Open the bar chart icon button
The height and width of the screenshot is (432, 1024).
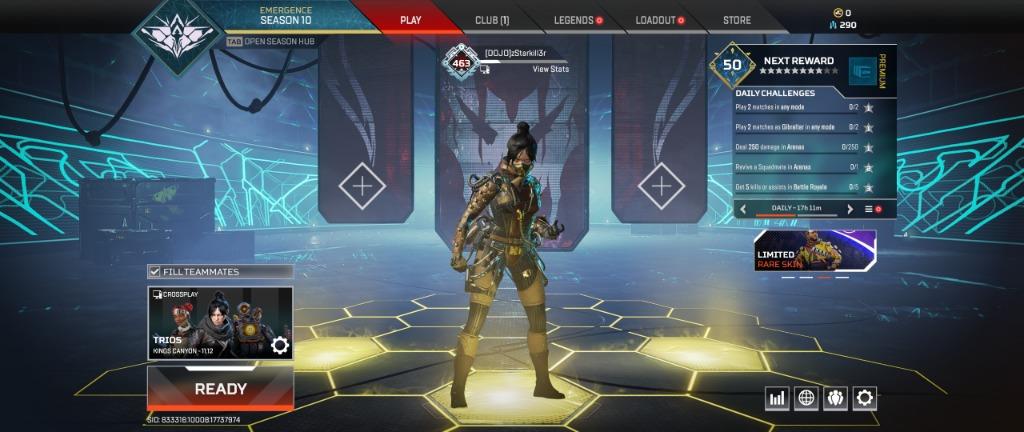(777, 398)
